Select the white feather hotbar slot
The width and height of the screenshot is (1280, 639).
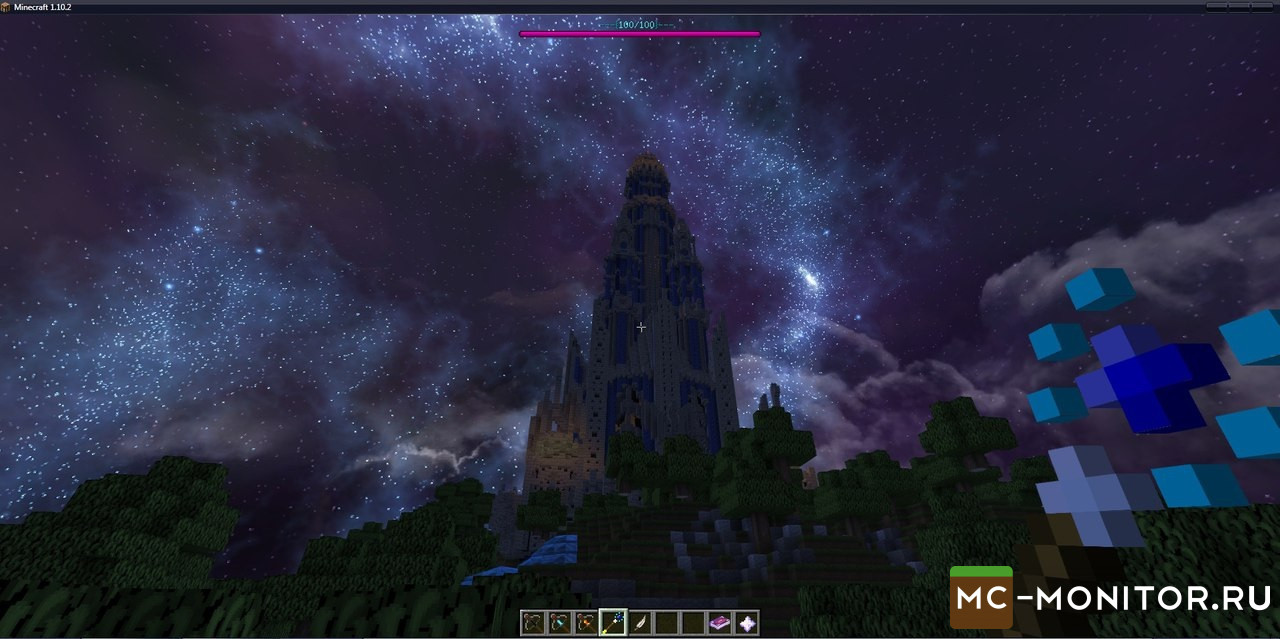[x=640, y=623]
